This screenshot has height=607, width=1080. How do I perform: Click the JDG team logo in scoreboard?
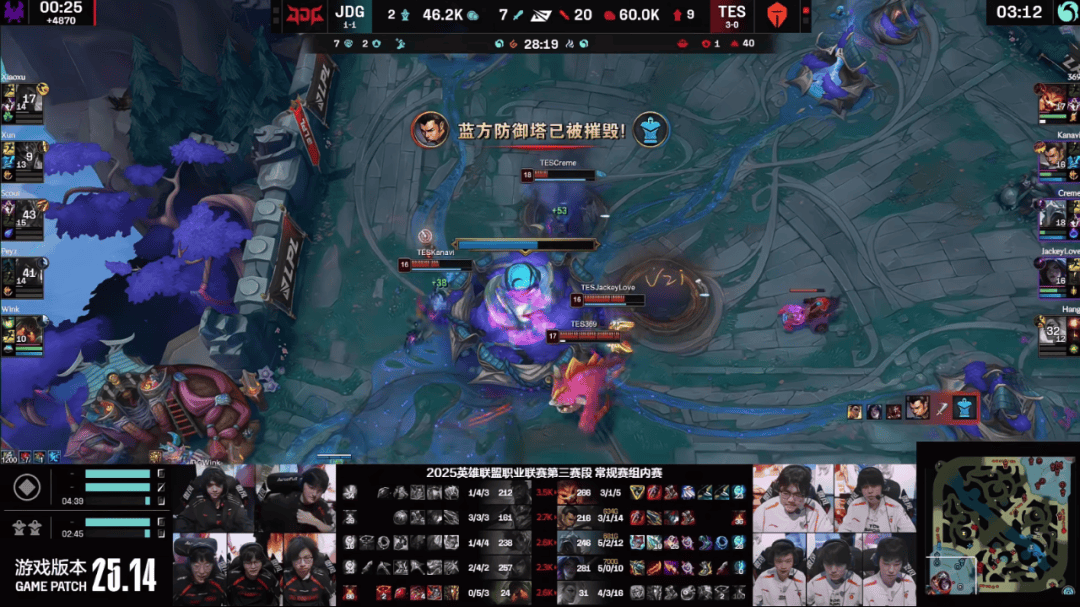pyautogui.click(x=299, y=17)
